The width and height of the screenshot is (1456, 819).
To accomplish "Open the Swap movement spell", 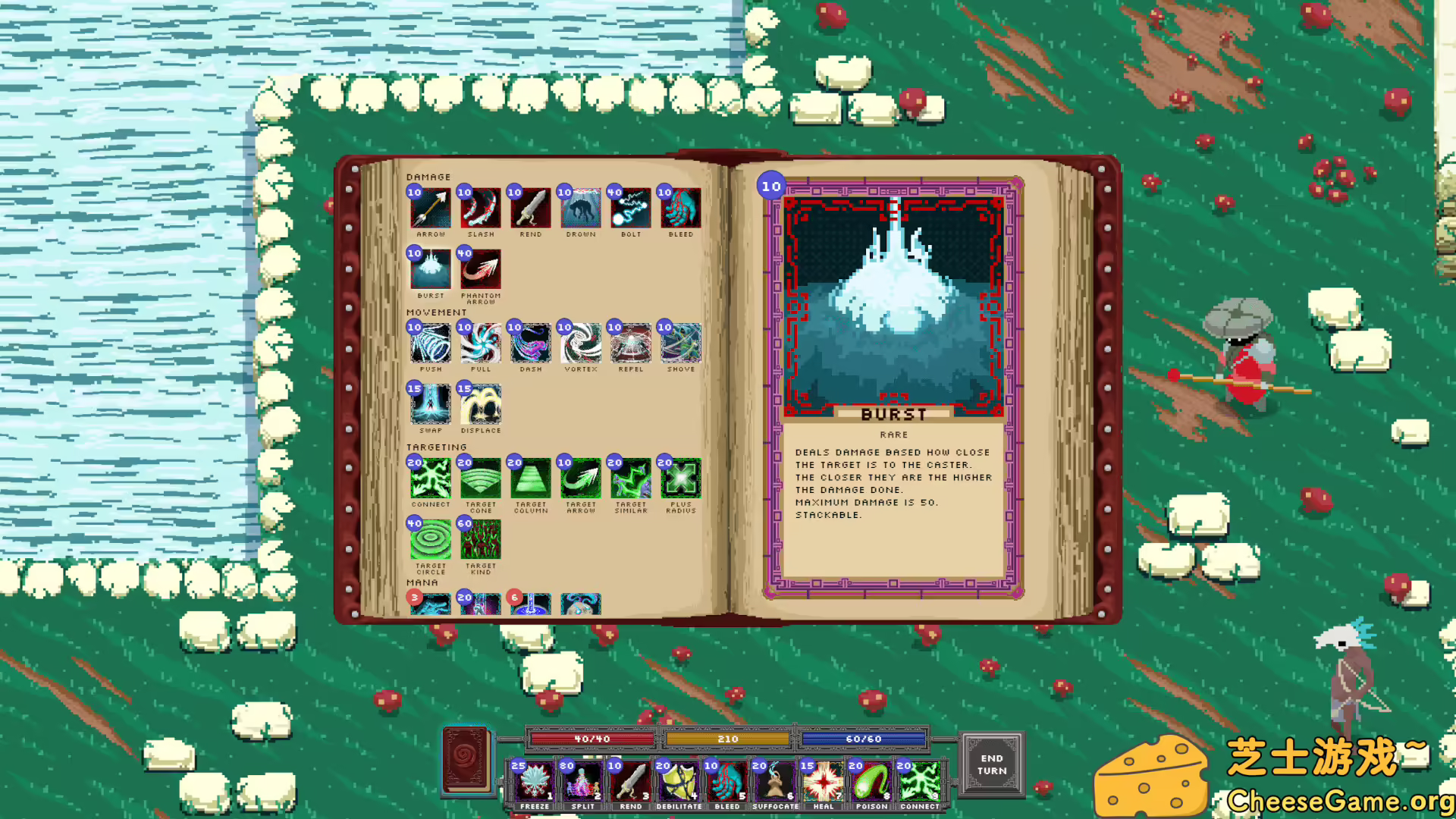I will [430, 404].
